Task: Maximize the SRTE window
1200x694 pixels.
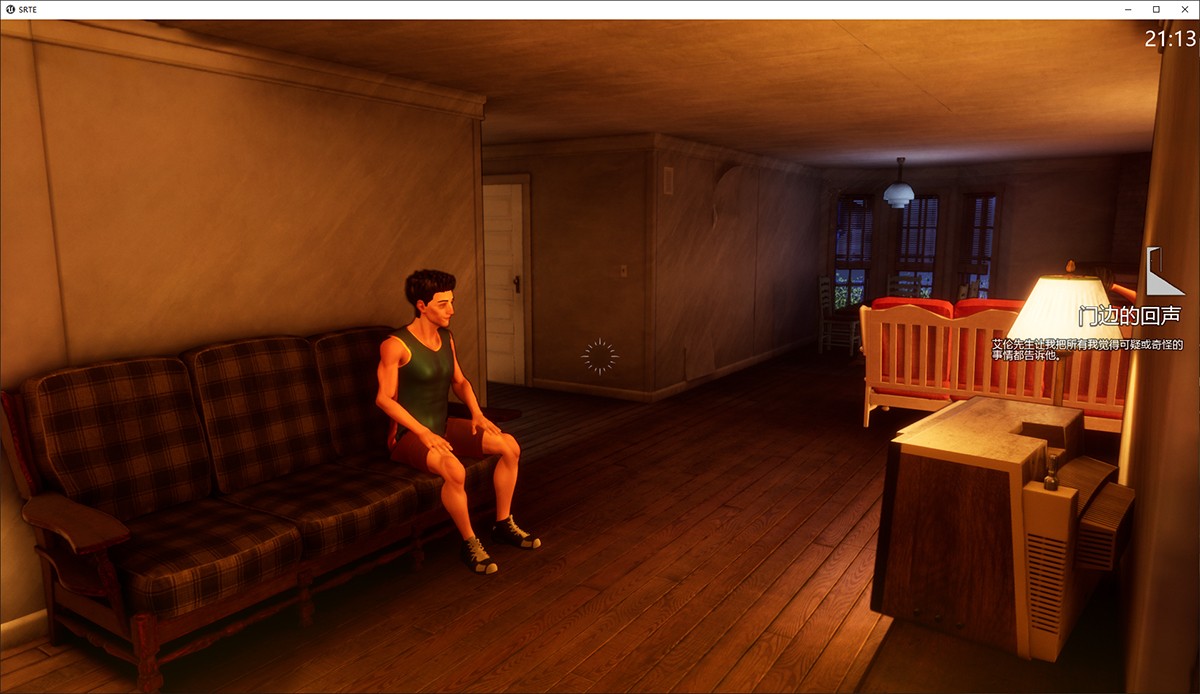Action: [1156, 9]
